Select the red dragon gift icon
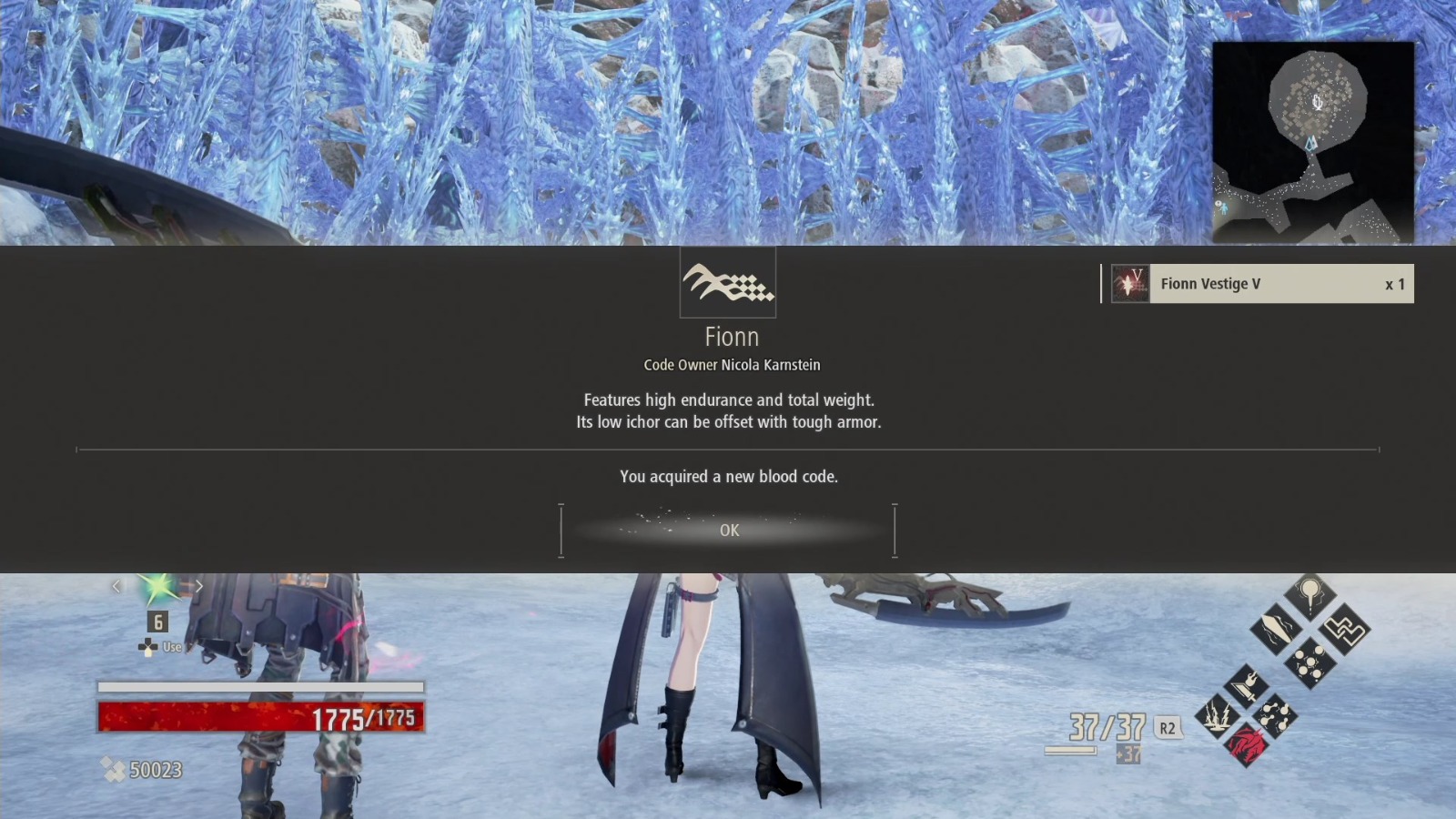 click(1249, 745)
